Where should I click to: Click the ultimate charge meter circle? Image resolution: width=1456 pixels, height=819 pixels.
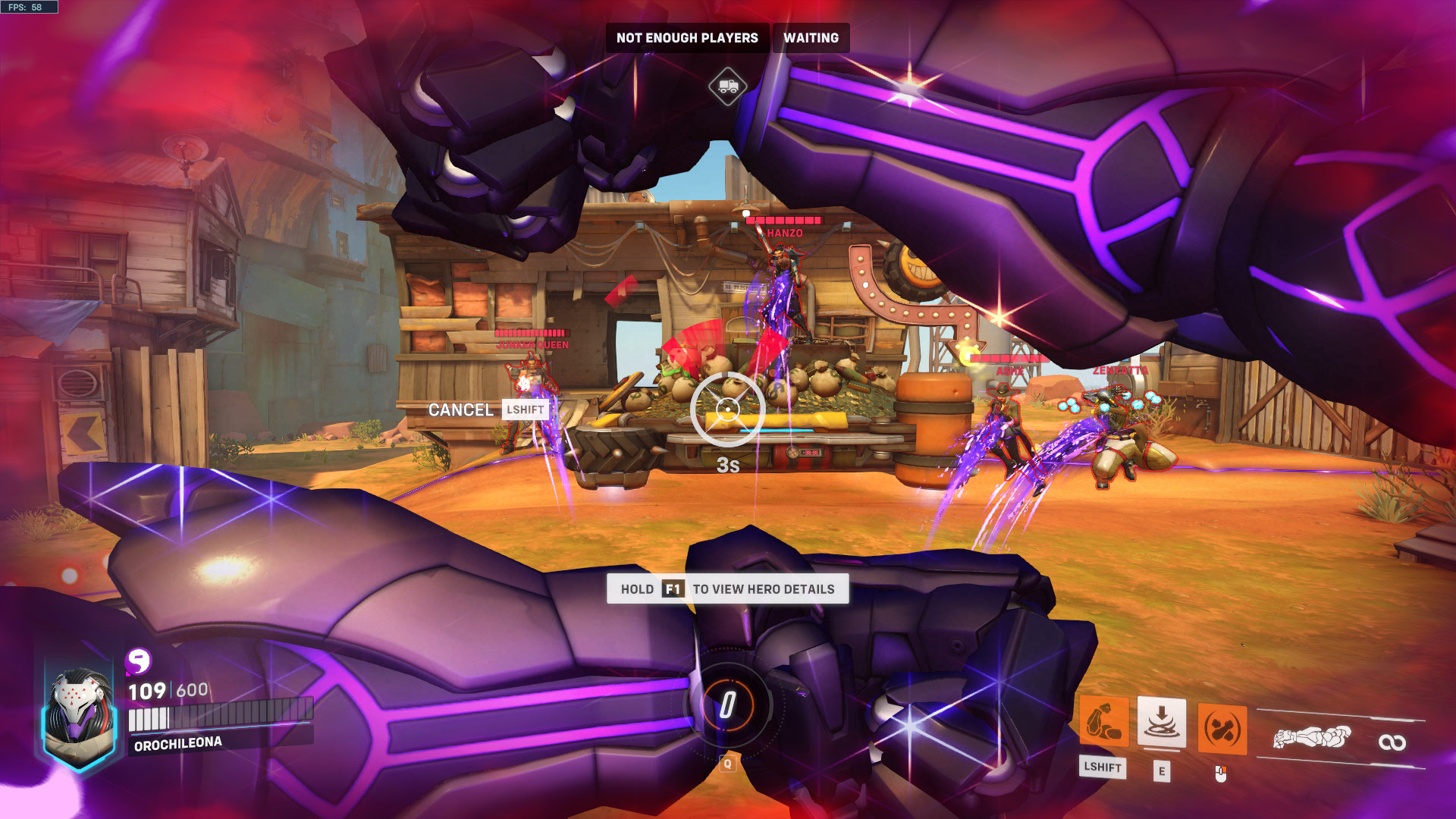coord(727,705)
